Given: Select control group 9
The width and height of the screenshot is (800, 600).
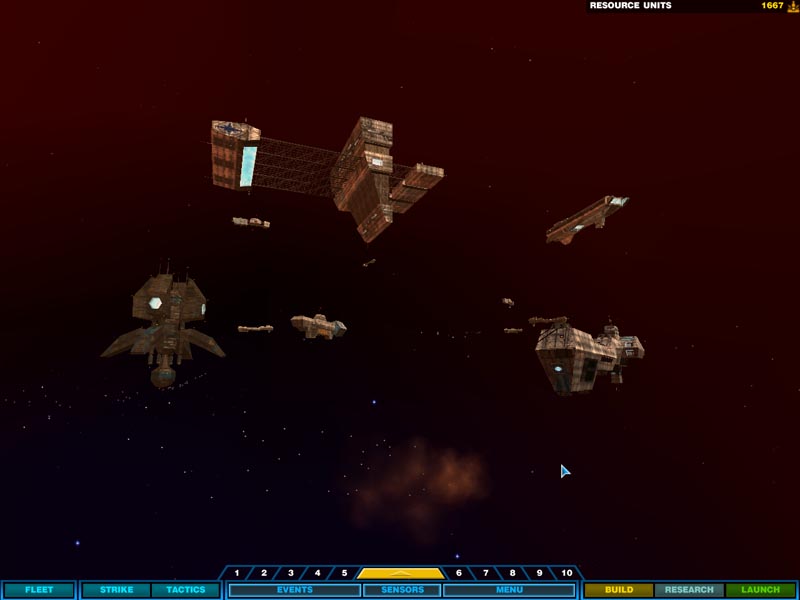Looking at the screenshot, I should 540,573.
